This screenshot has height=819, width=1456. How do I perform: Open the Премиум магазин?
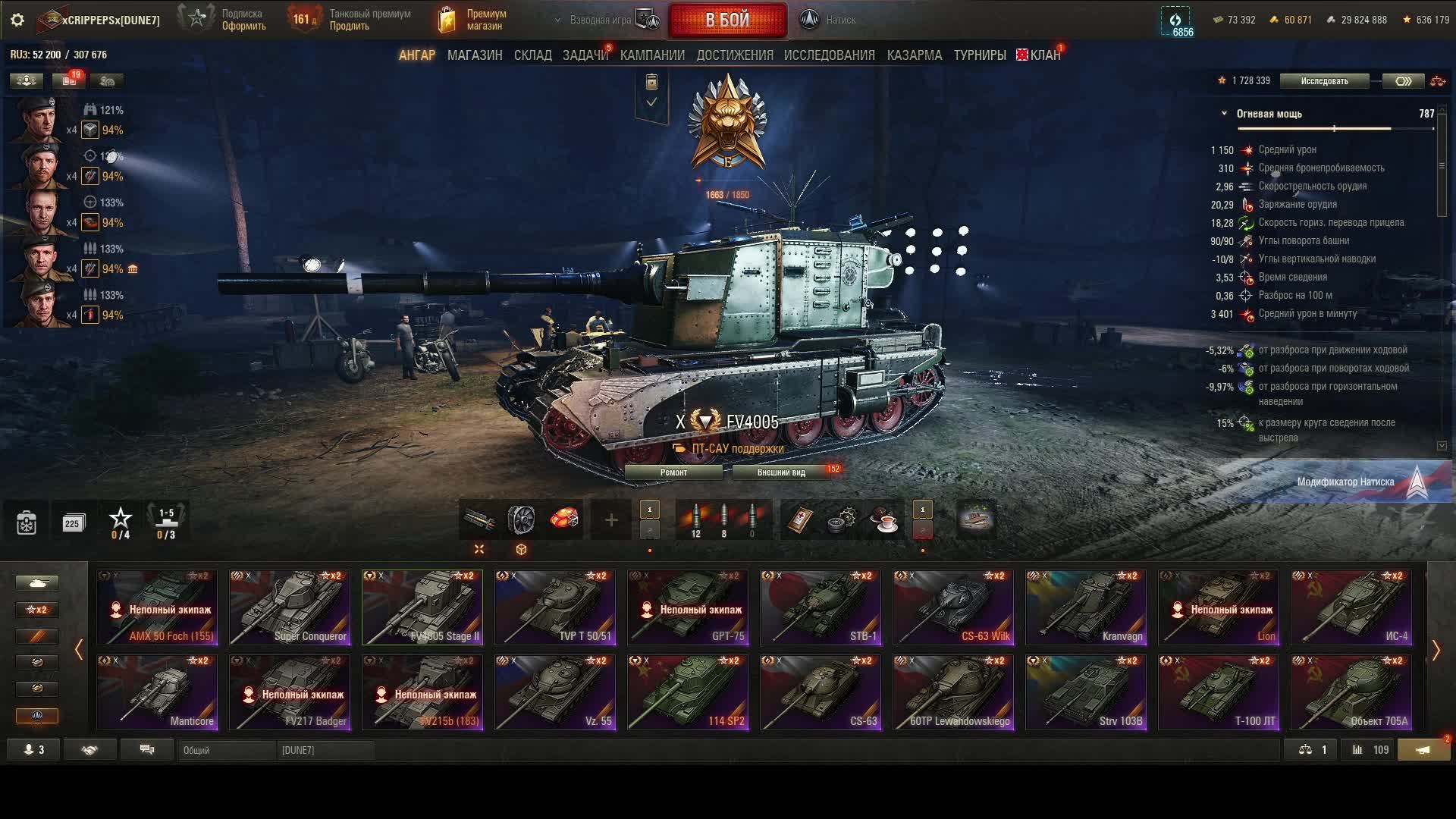[473, 20]
